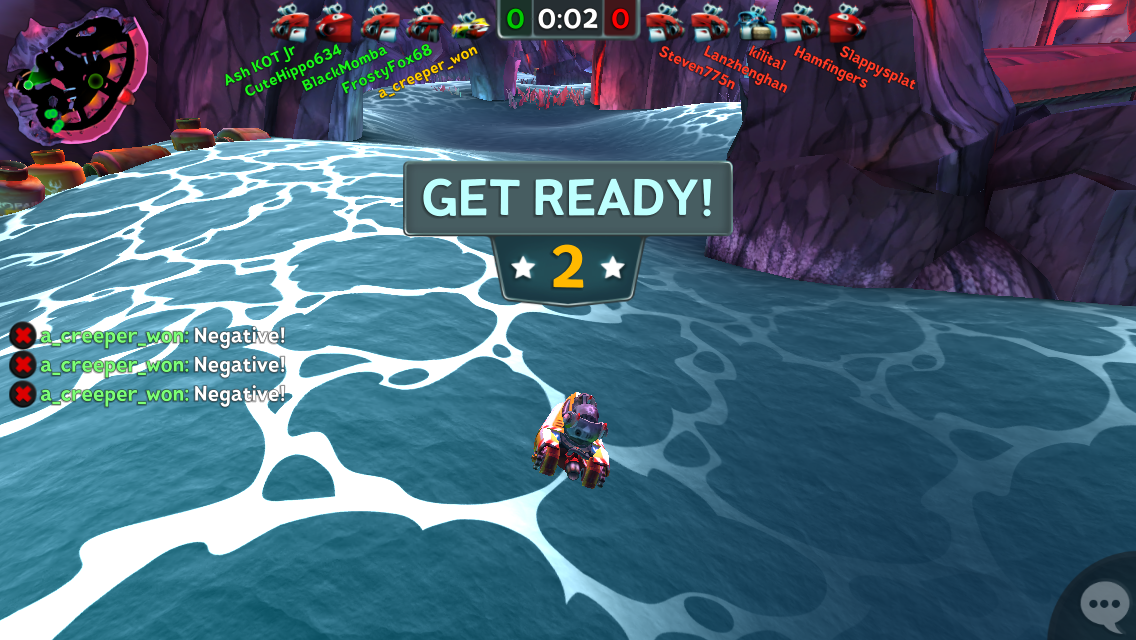Select a_creeper_won's yellow vehicle icon
This screenshot has height=640, width=1136.
[x=469, y=23]
